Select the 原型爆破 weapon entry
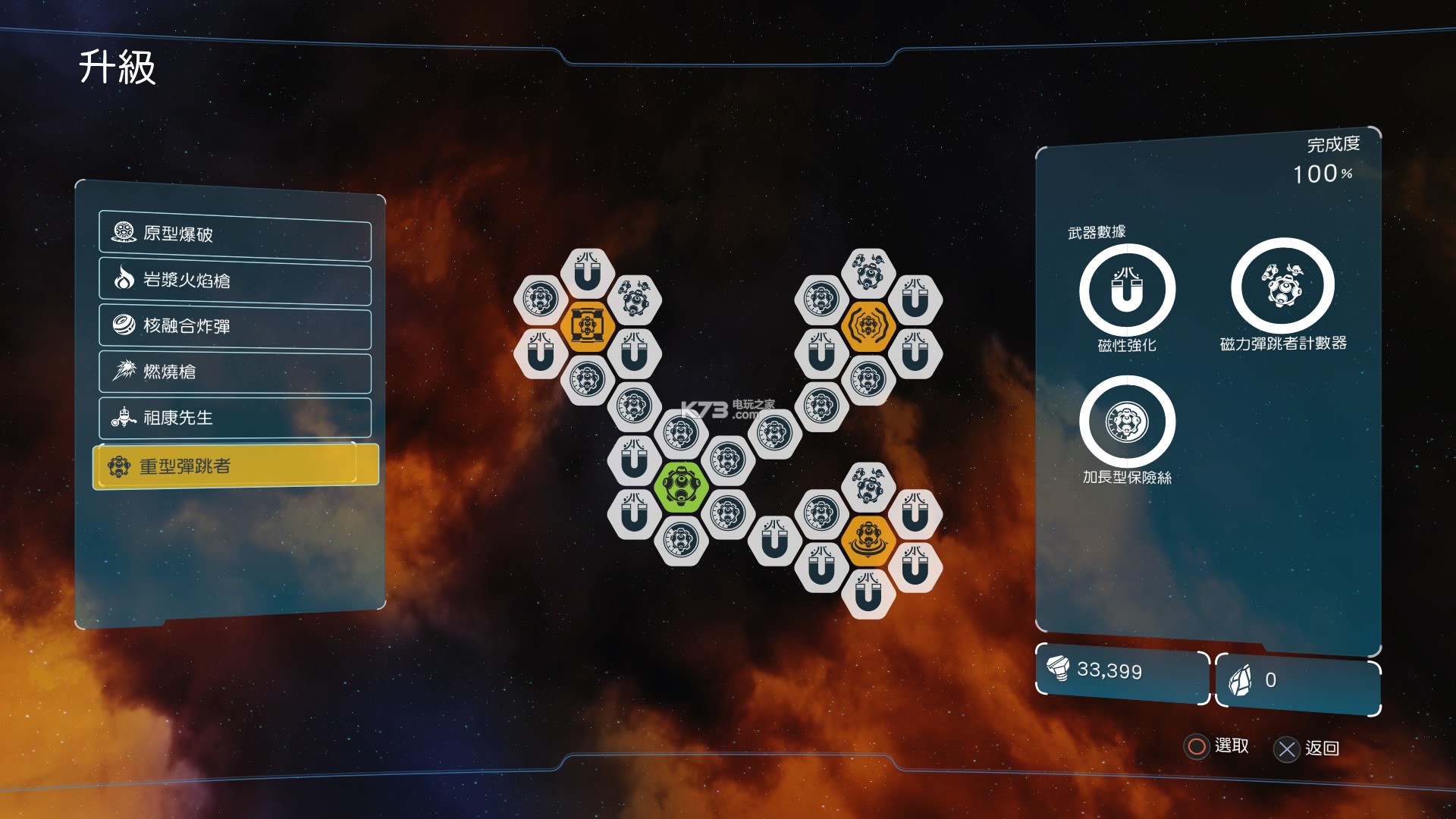The height and width of the screenshot is (819, 1456). (x=235, y=234)
